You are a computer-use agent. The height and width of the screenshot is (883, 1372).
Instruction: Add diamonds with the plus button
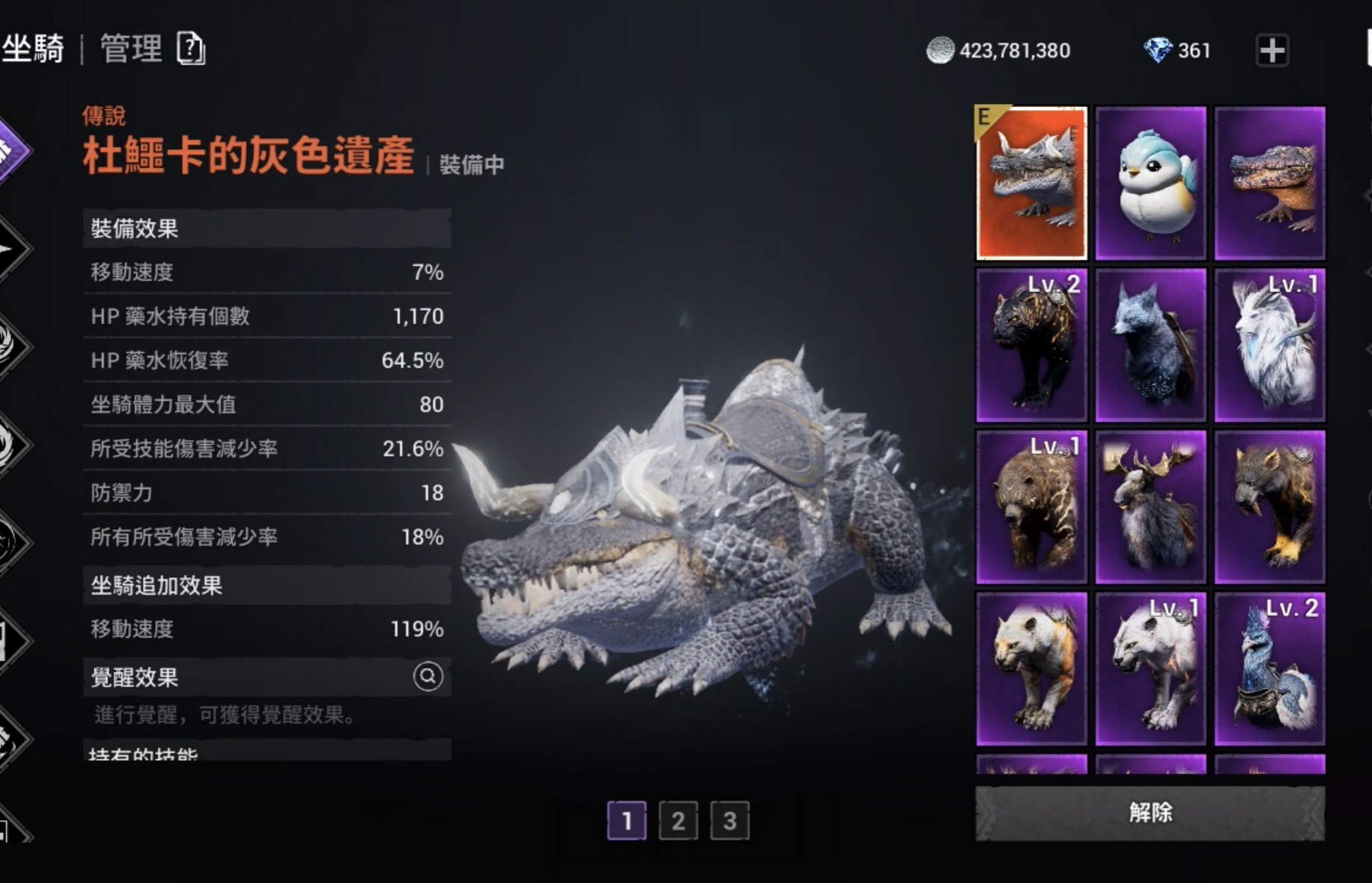(x=1272, y=51)
